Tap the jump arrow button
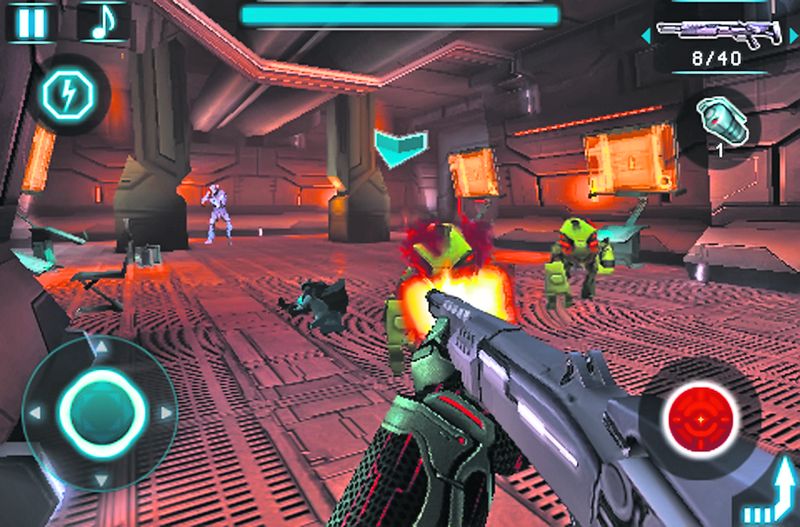The width and height of the screenshot is (800, 527). pos(770,495)
